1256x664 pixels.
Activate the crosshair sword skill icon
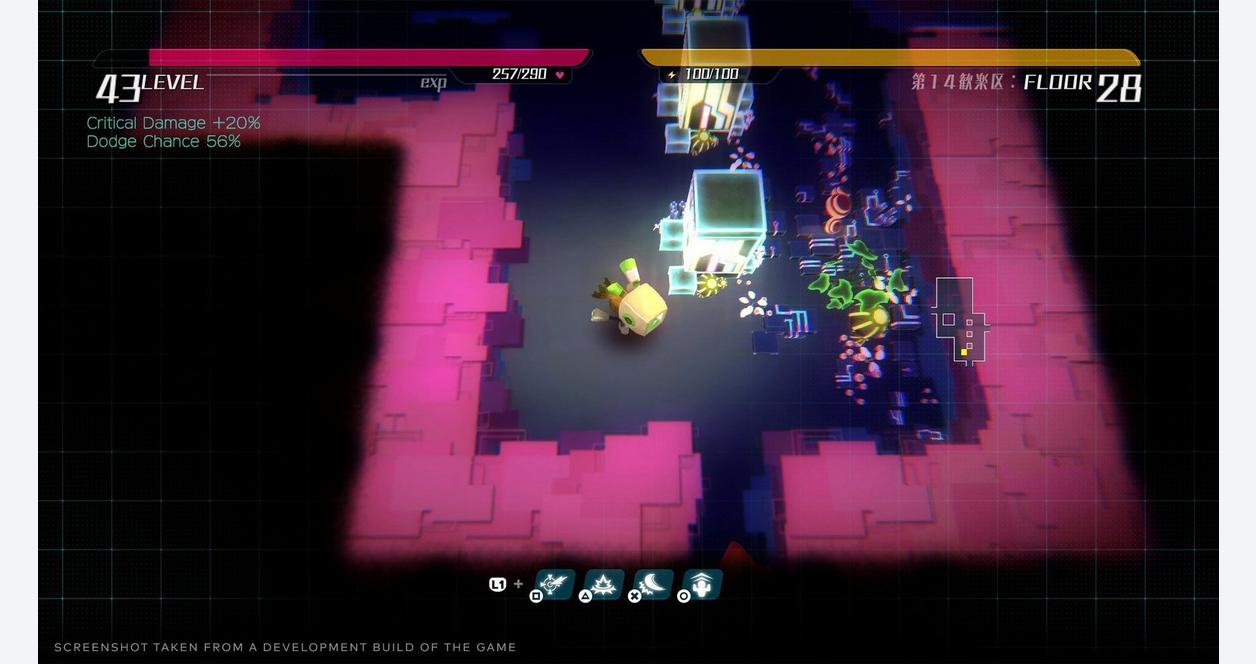coord(555,584)
